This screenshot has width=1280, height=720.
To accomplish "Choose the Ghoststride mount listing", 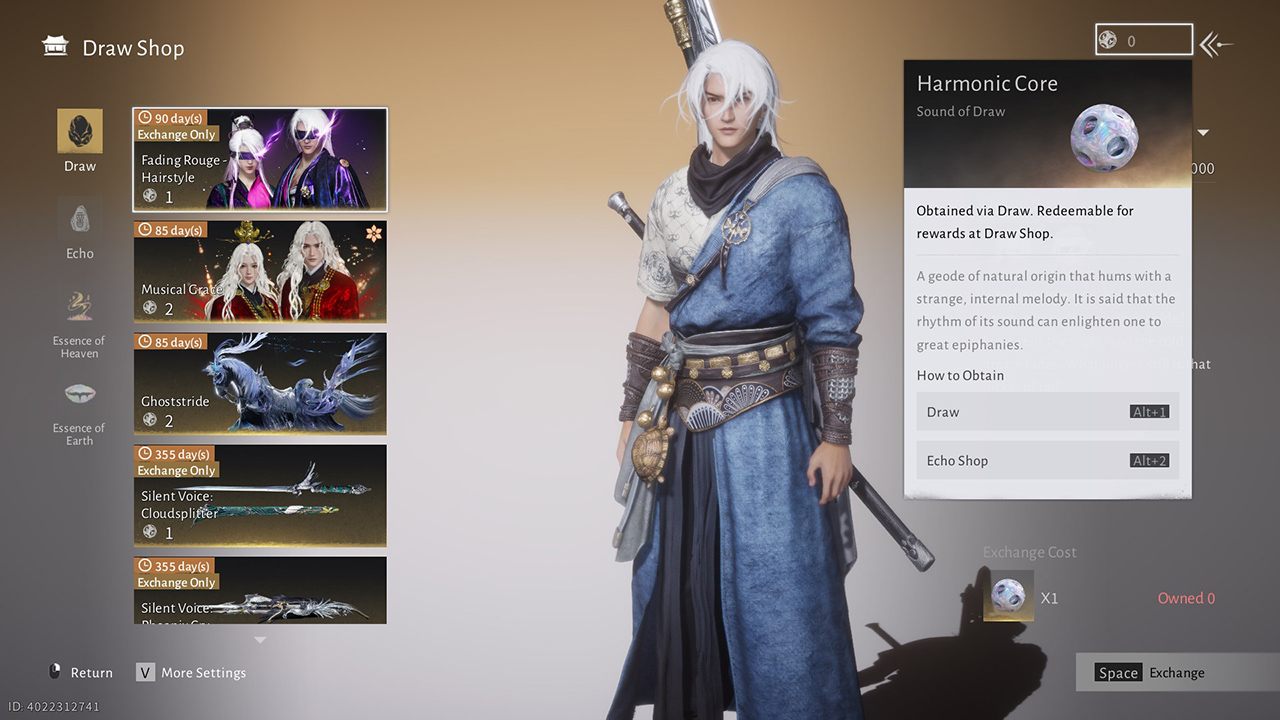I will pyautogui.click(x=260, y=383).
